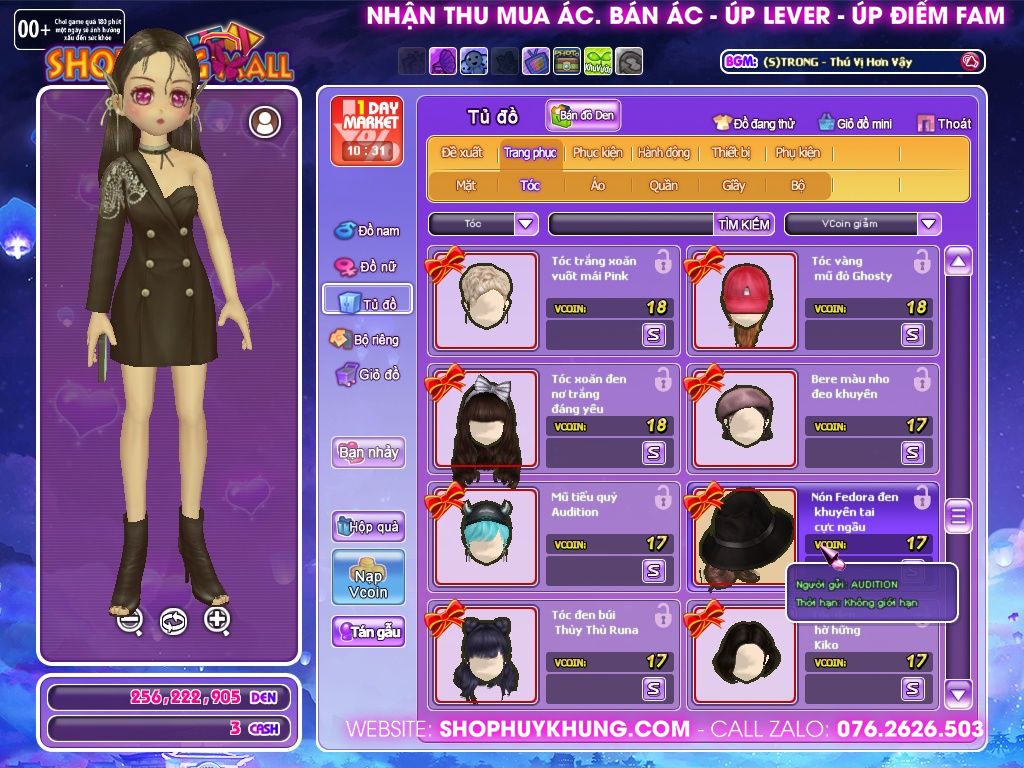Image resolution: width=1024 pixels, height=768 pixels.
Task: Select the Tóc vàng mũ đỏ Ghosty thumbnail
Action: pos(744,301)
